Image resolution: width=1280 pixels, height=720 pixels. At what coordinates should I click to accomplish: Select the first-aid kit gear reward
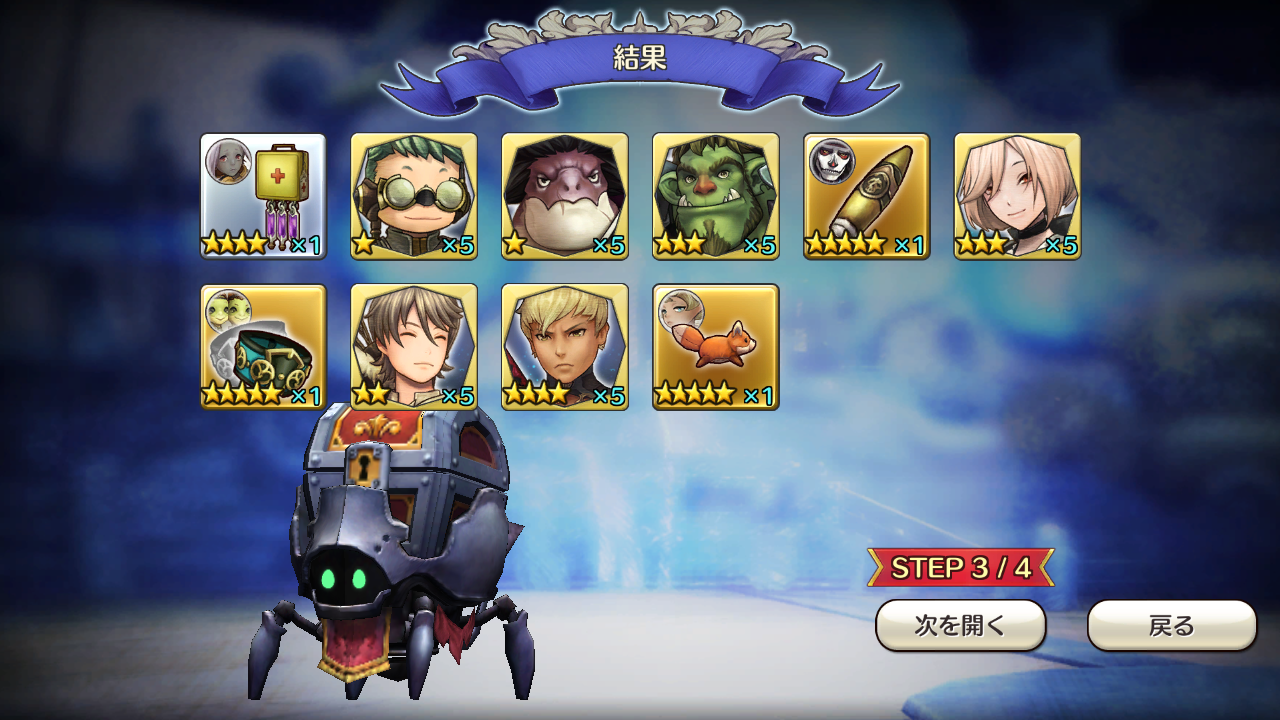[x=263, y=196]
